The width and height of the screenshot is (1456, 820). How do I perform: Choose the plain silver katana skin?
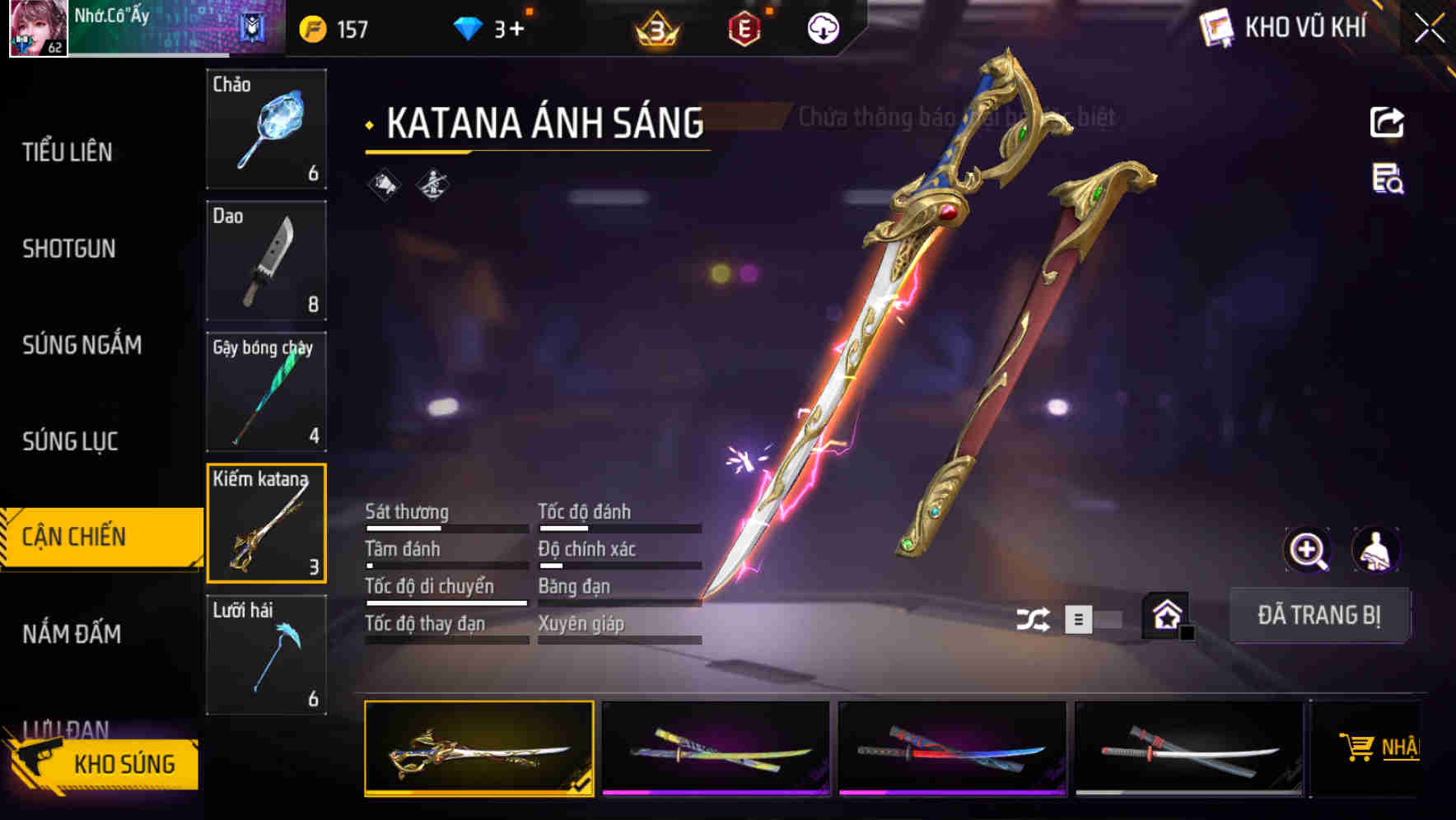tap(1189, 748)
